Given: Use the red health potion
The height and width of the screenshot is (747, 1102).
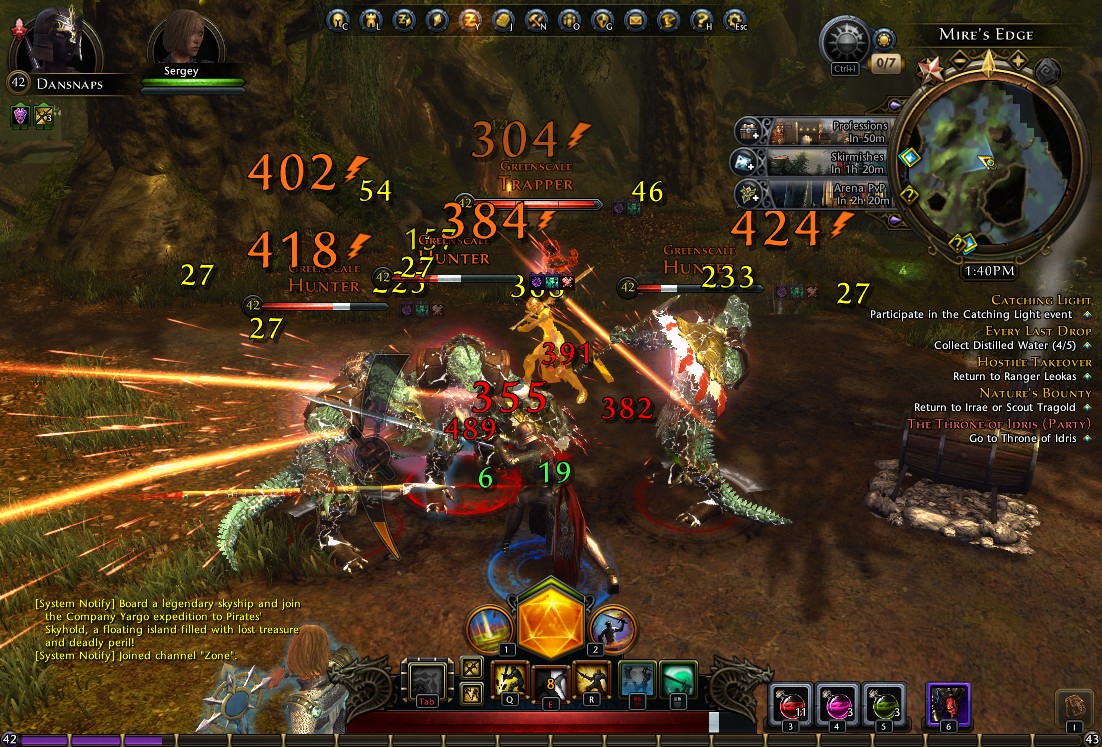Looking at the screenshot, I should coord(791,704).
